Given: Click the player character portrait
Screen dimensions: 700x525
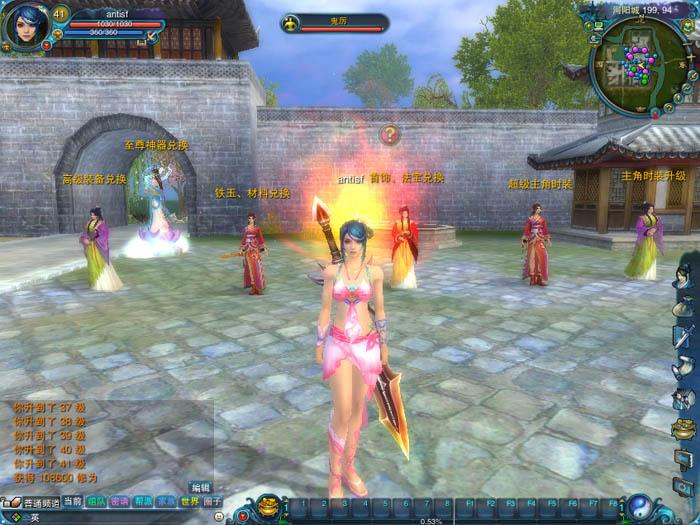Looking at the screenshot, I should [x=25, y=26].
